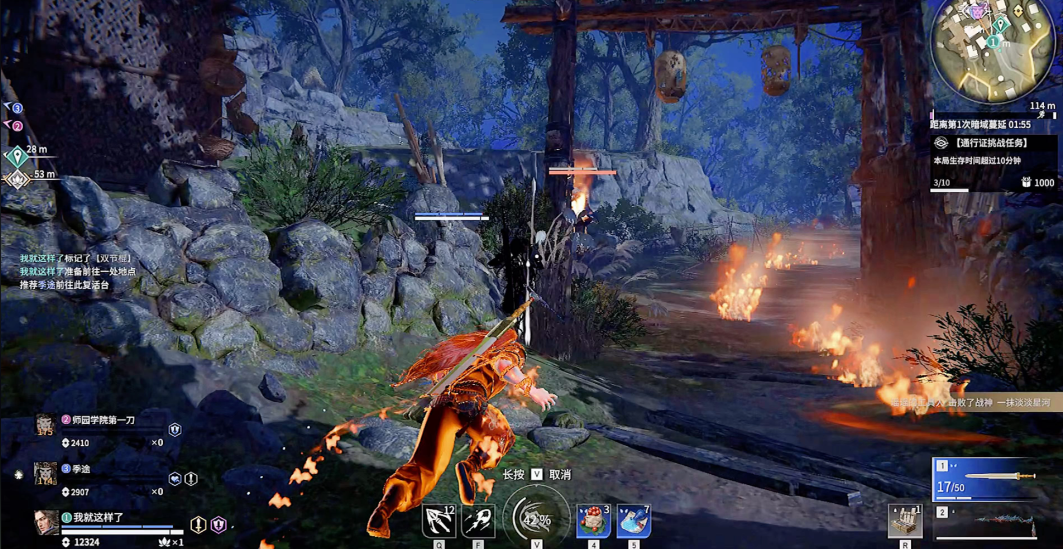This screenshot has width=1063, height=549.
Task: Use the blue armor powder with count 7
Action: point(633,521)
